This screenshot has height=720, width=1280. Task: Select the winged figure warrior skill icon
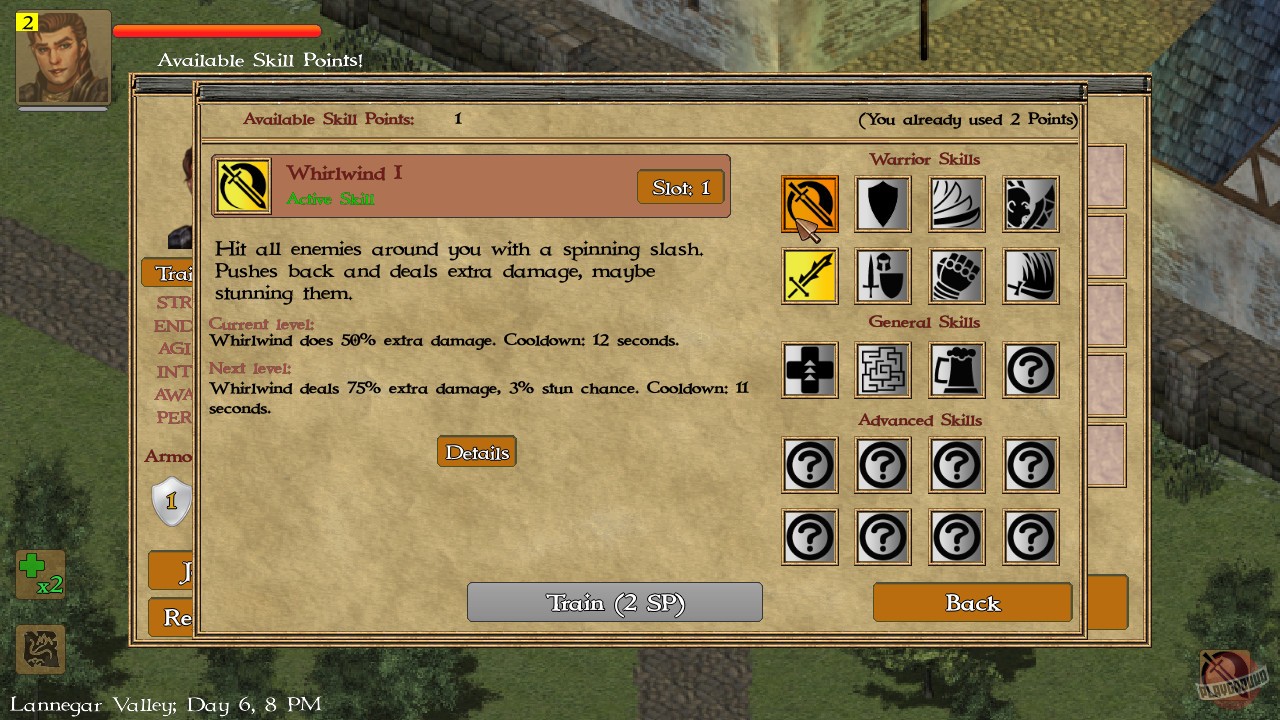1030,203
